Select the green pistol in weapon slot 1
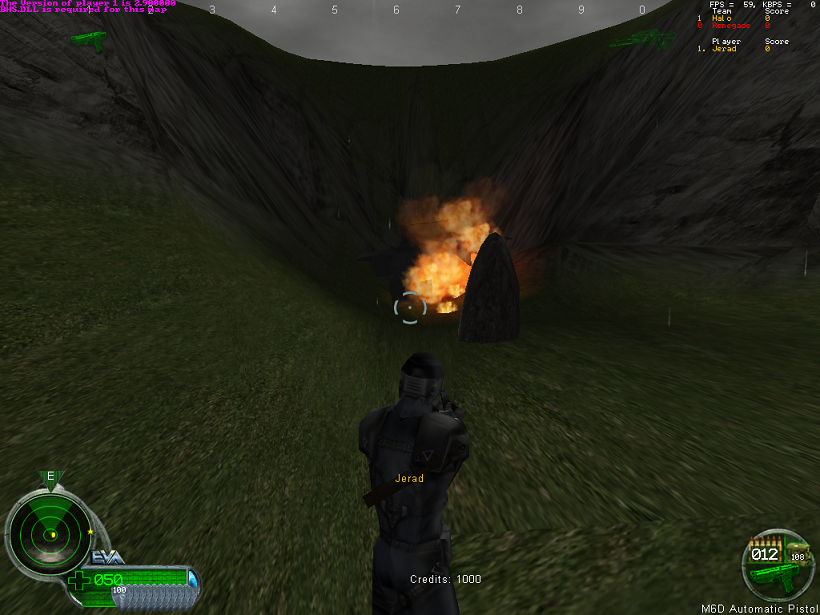Screen dimensions: 820x615 tap(89, 40)
